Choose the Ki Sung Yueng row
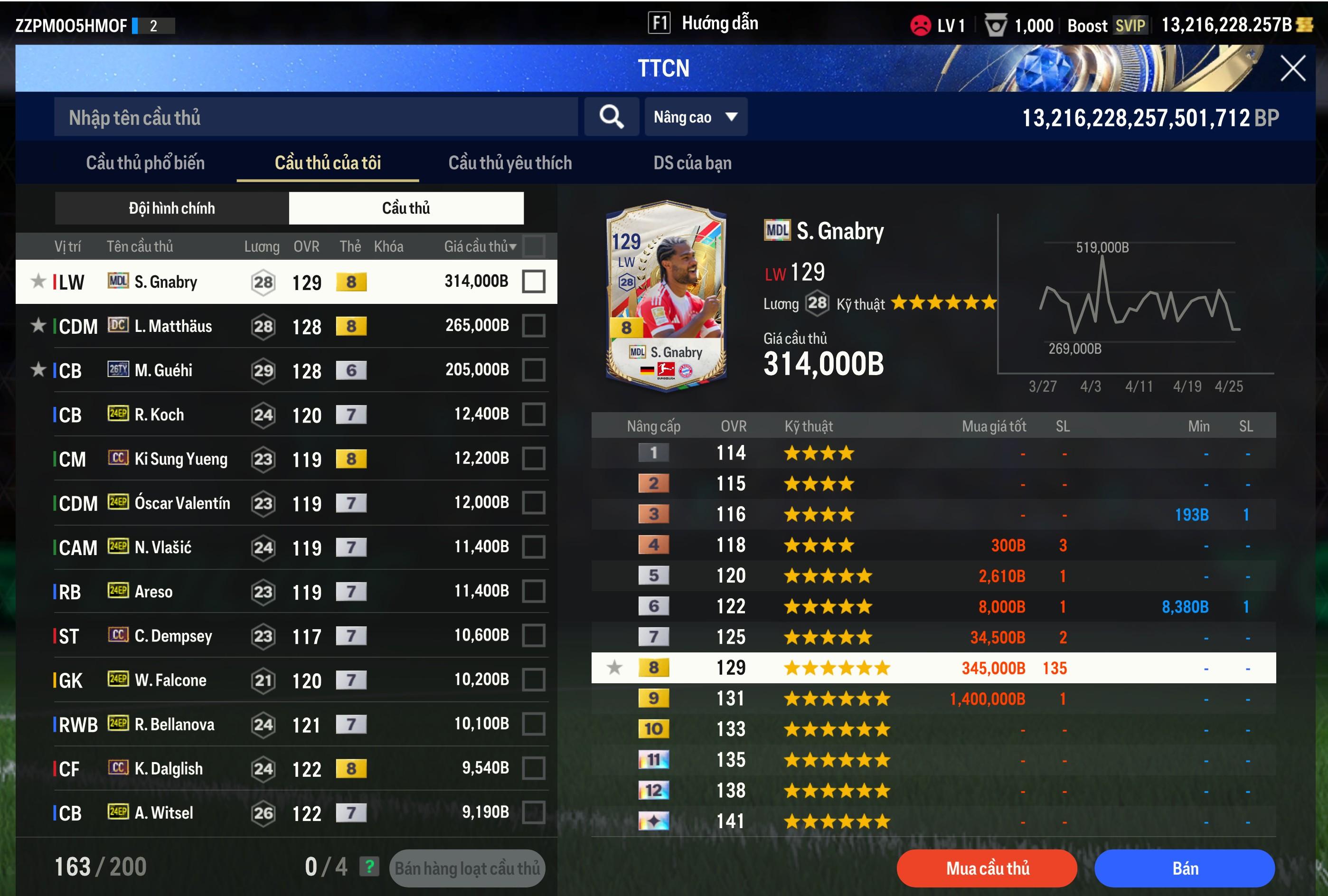1328x896 pixels. [x=286, y=459]
